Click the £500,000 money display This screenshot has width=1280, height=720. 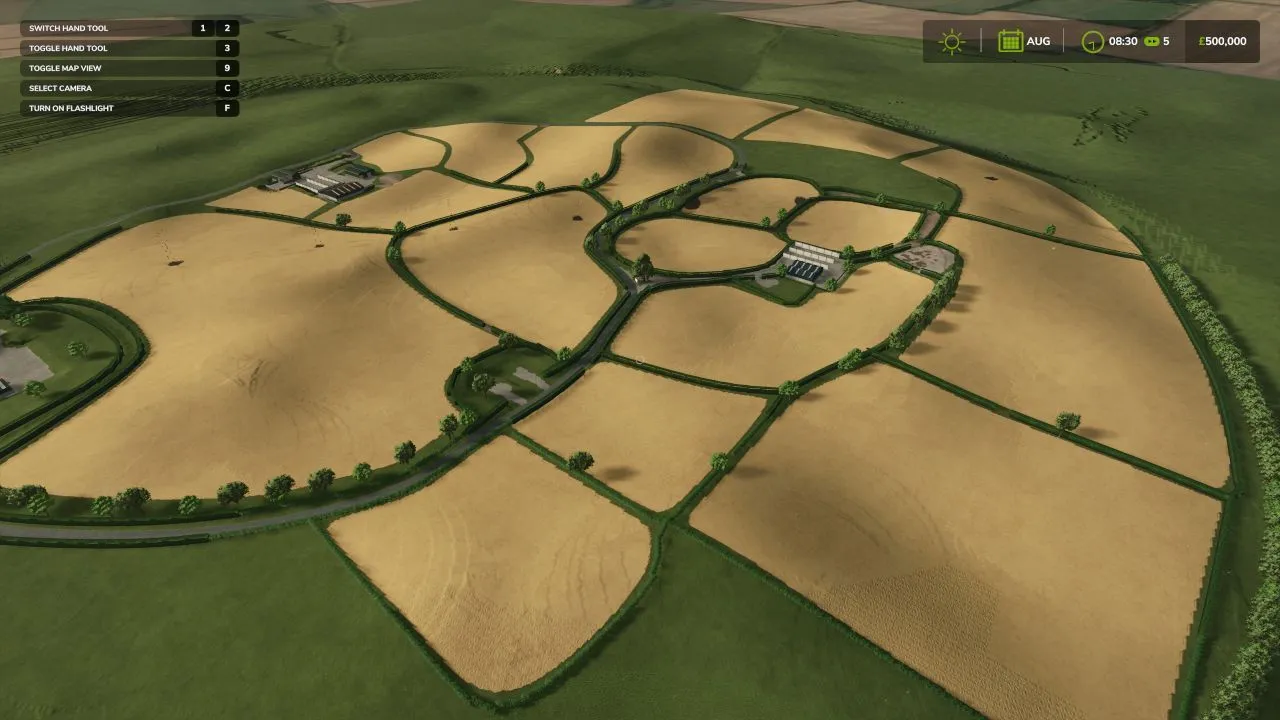(x=1220, y=40)
